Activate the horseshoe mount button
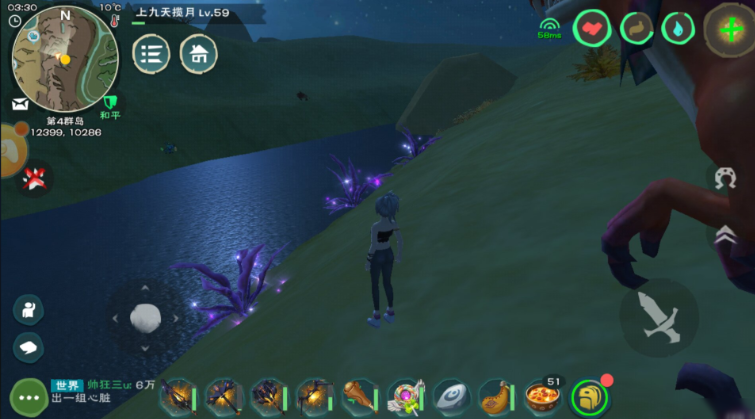The height and width of the screenshot is (419, 755). click(721, 179)
